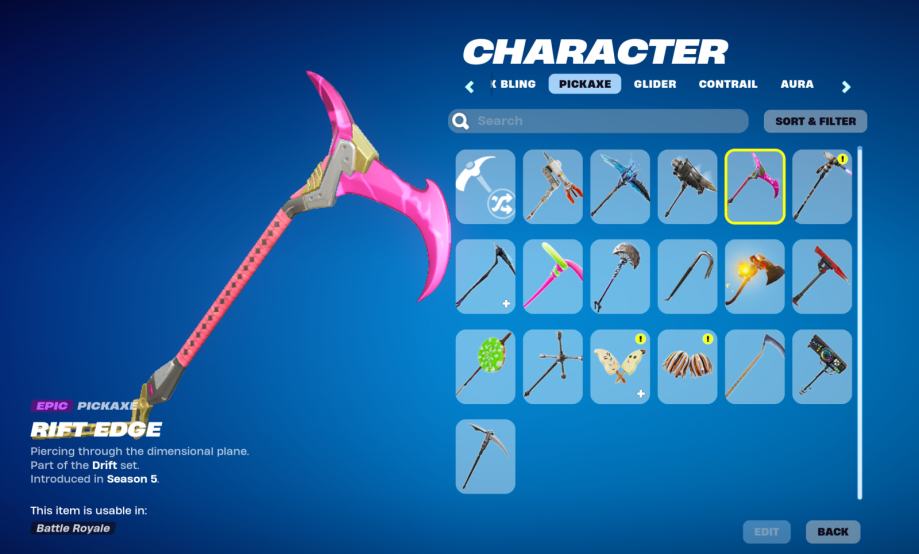The height and width of the screenshot is (554, 919).
Task: Pick the wooden-handled scythe pickaxe
Action: click(x=755, y=366)
